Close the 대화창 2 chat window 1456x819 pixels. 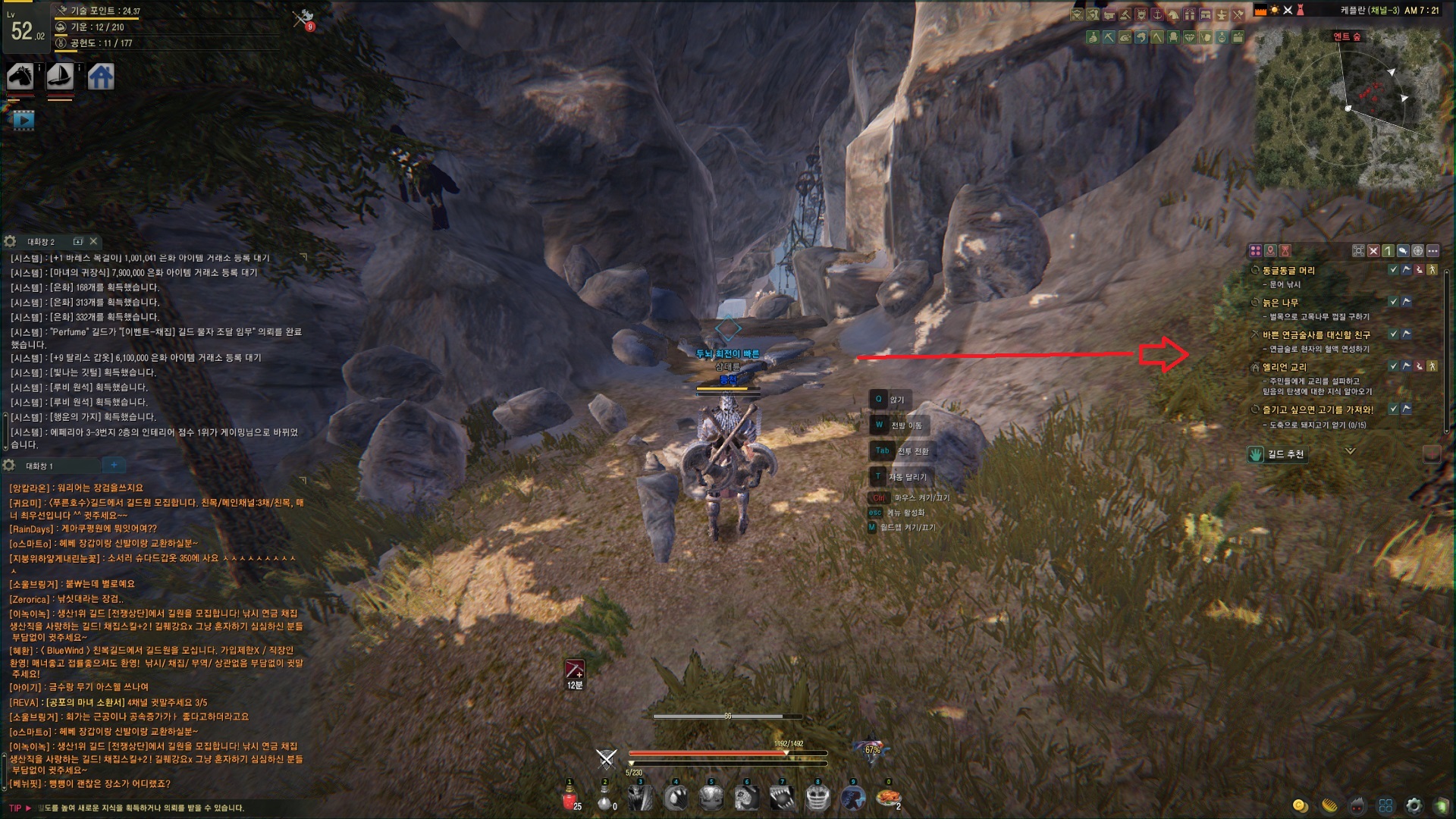pos(93,241)
